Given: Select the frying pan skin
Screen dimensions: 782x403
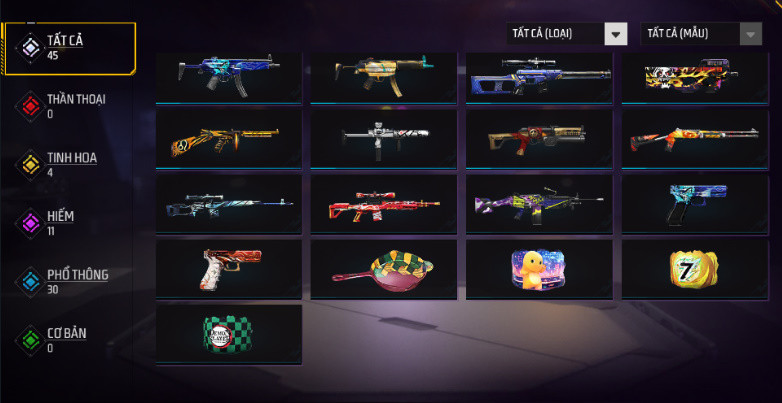Looking at the screenshot, I should click(x=384, y=268).
